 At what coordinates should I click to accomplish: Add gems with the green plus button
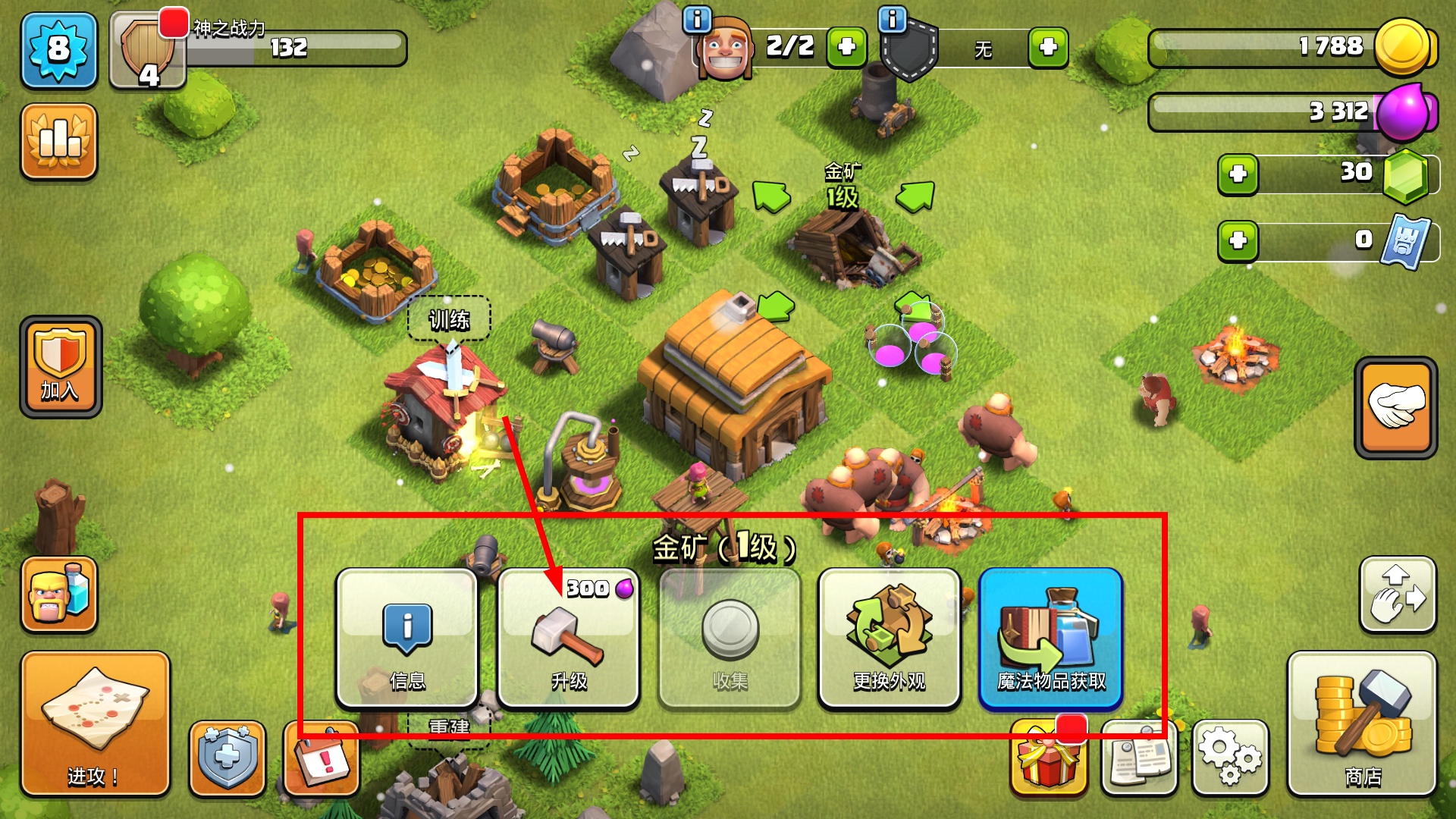point(1238,174)
